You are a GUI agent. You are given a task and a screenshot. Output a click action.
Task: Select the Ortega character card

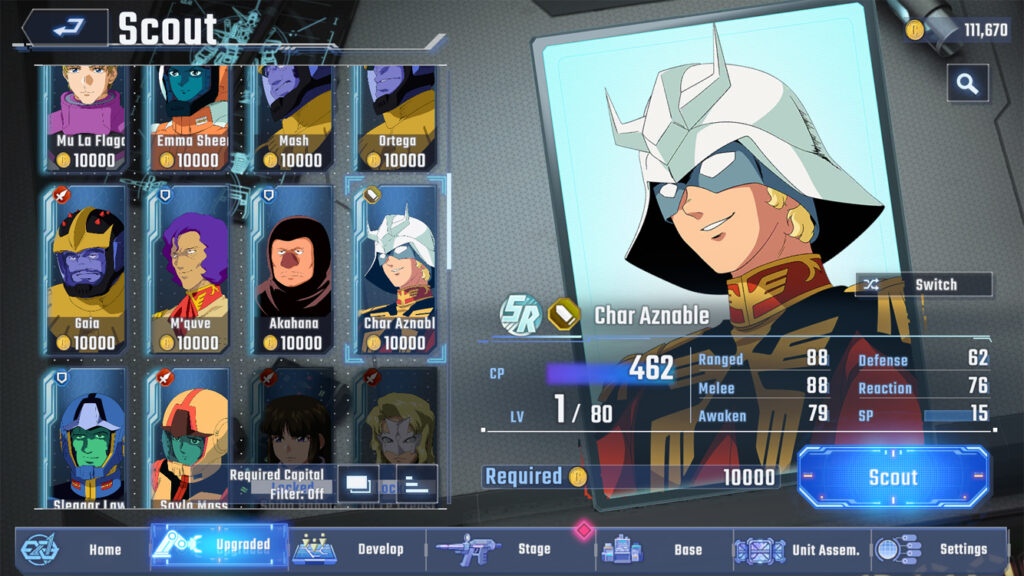pyautogui.click(x=398, y=115)
